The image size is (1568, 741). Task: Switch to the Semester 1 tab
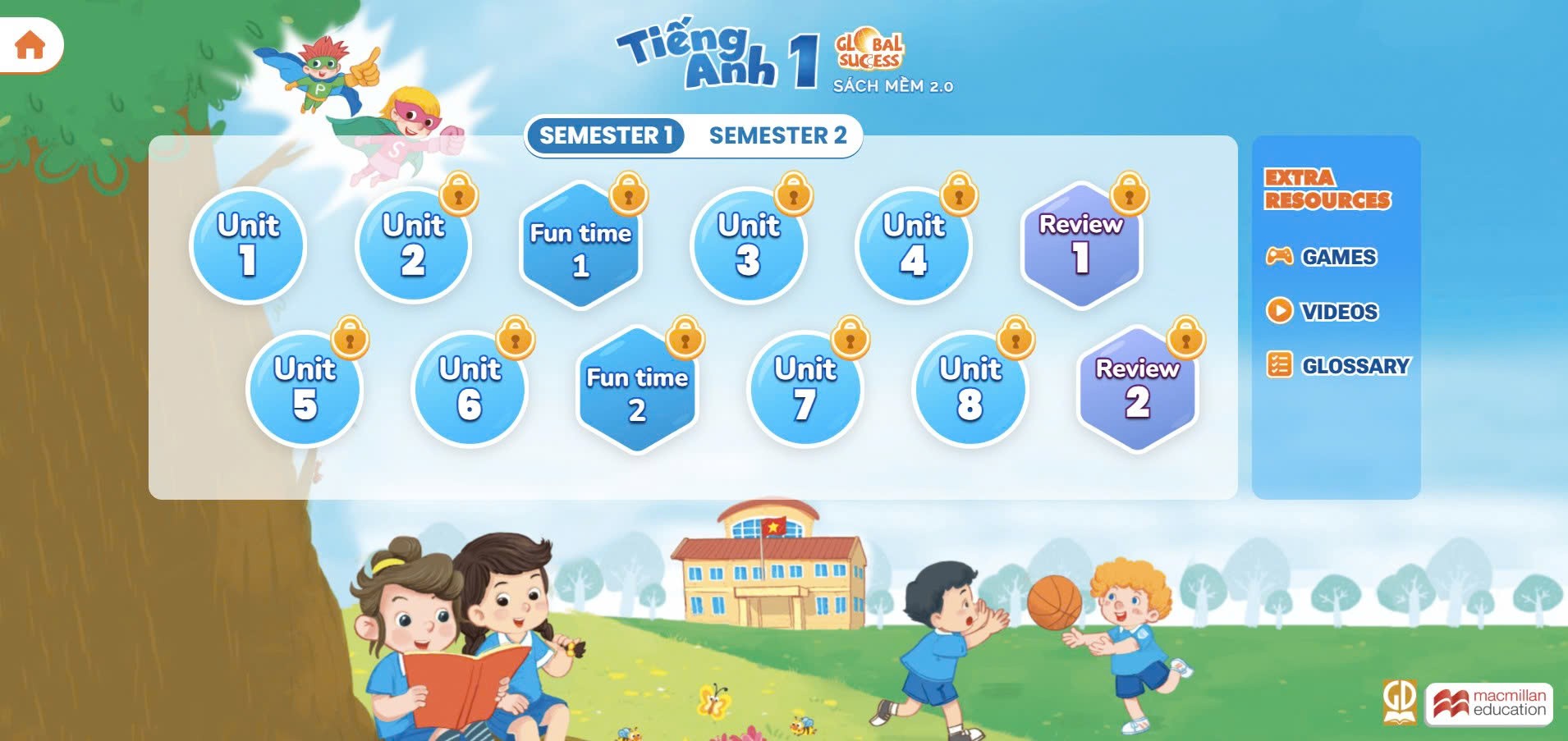(606, 135)
